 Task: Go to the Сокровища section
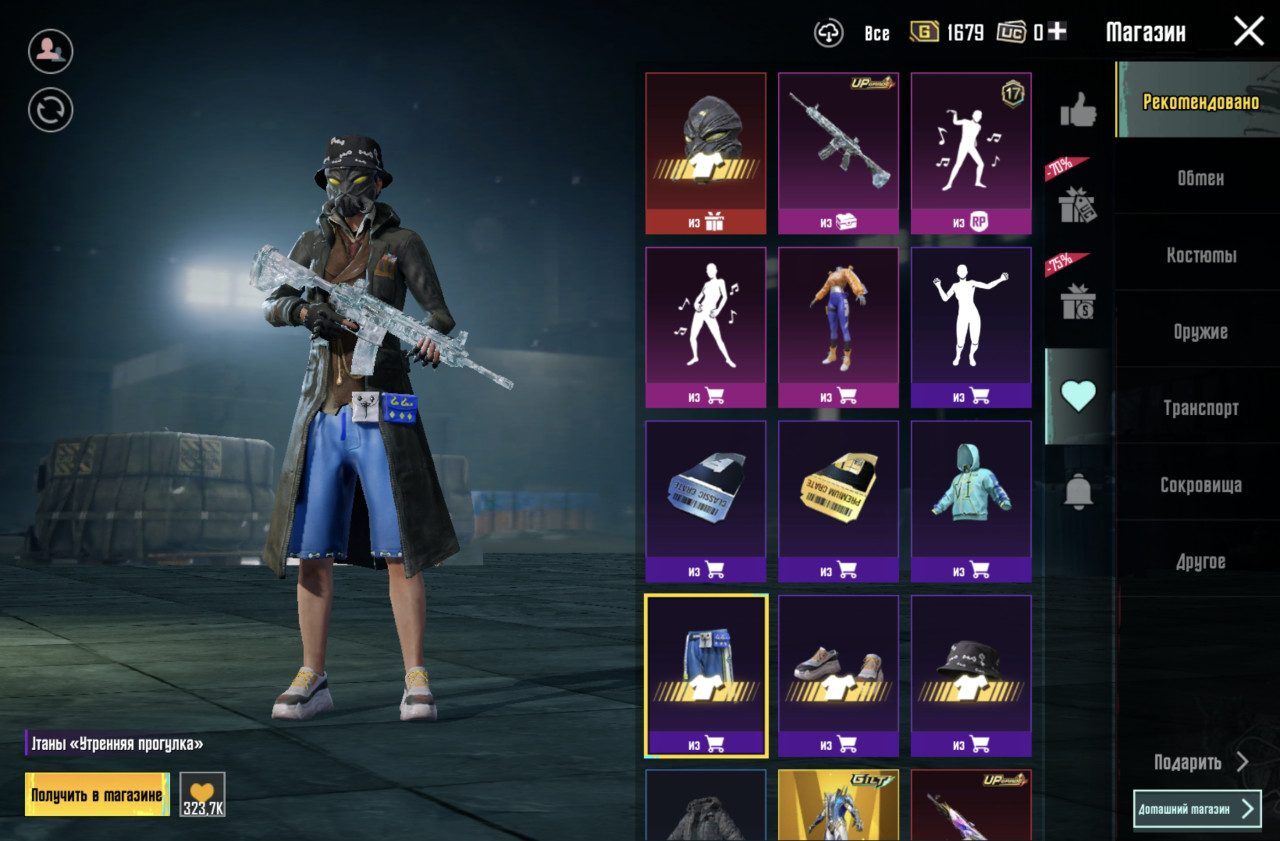click(x=1200, y=485)
